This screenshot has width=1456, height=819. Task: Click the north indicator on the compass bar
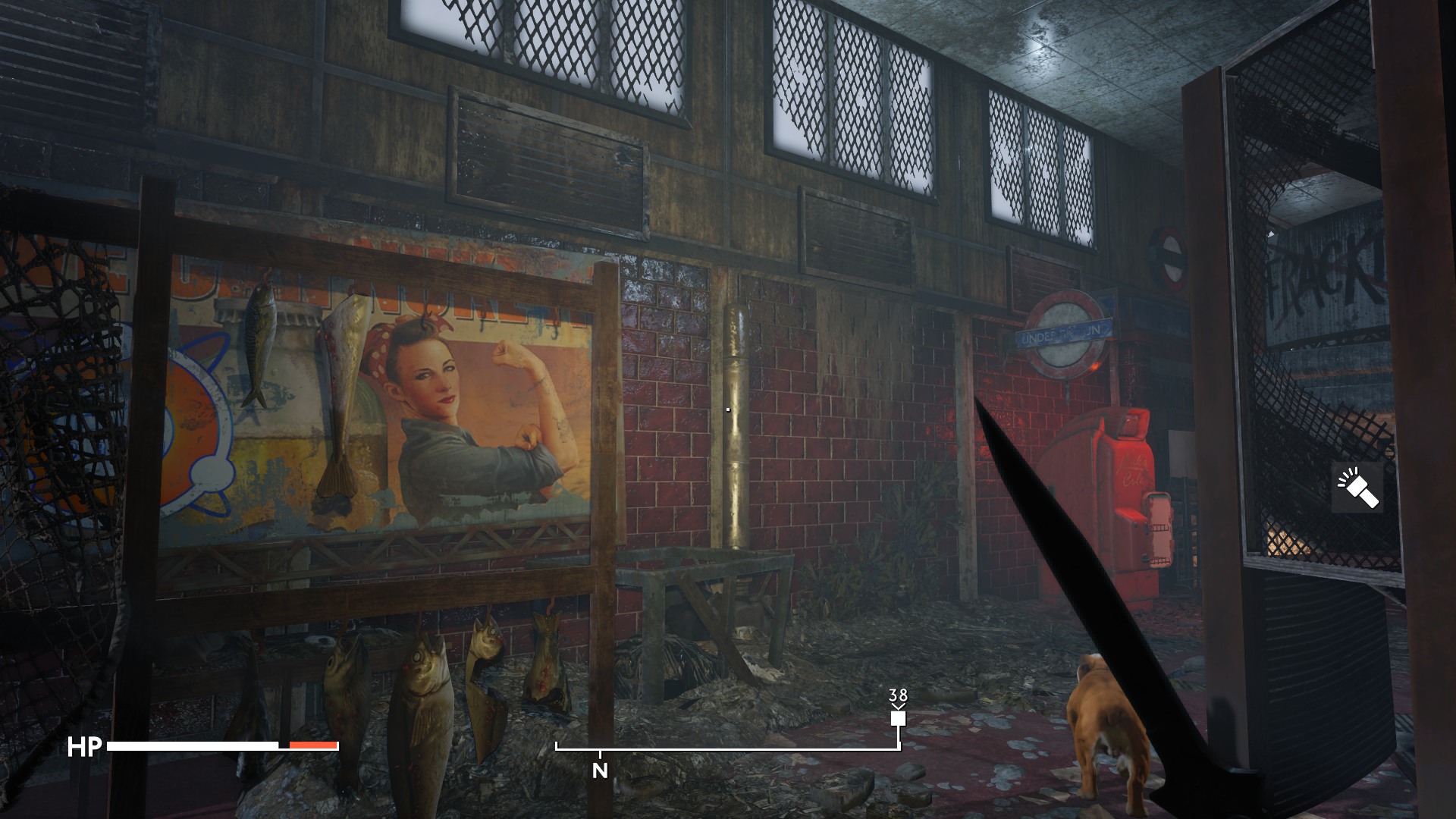(600, 770)
